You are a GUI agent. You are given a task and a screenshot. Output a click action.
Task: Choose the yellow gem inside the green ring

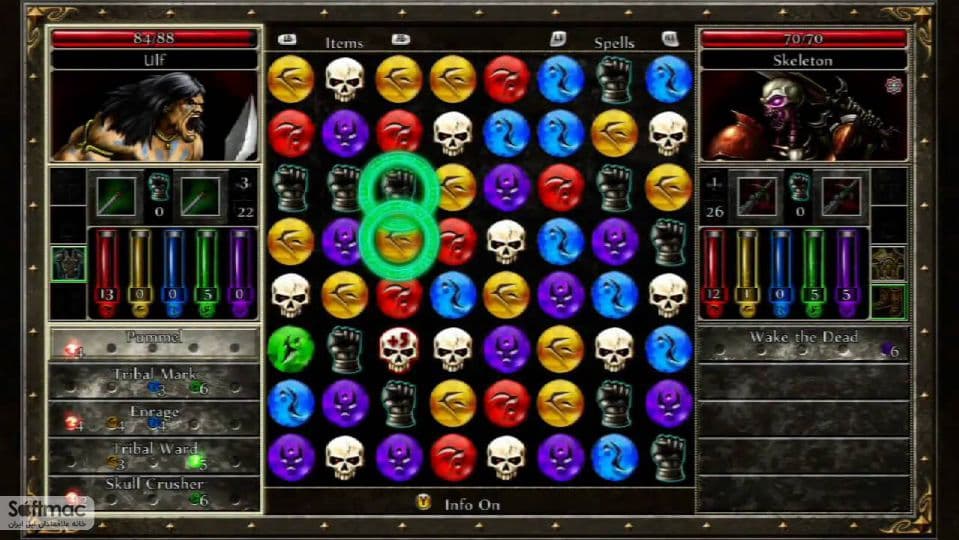(x=398, y=242)
